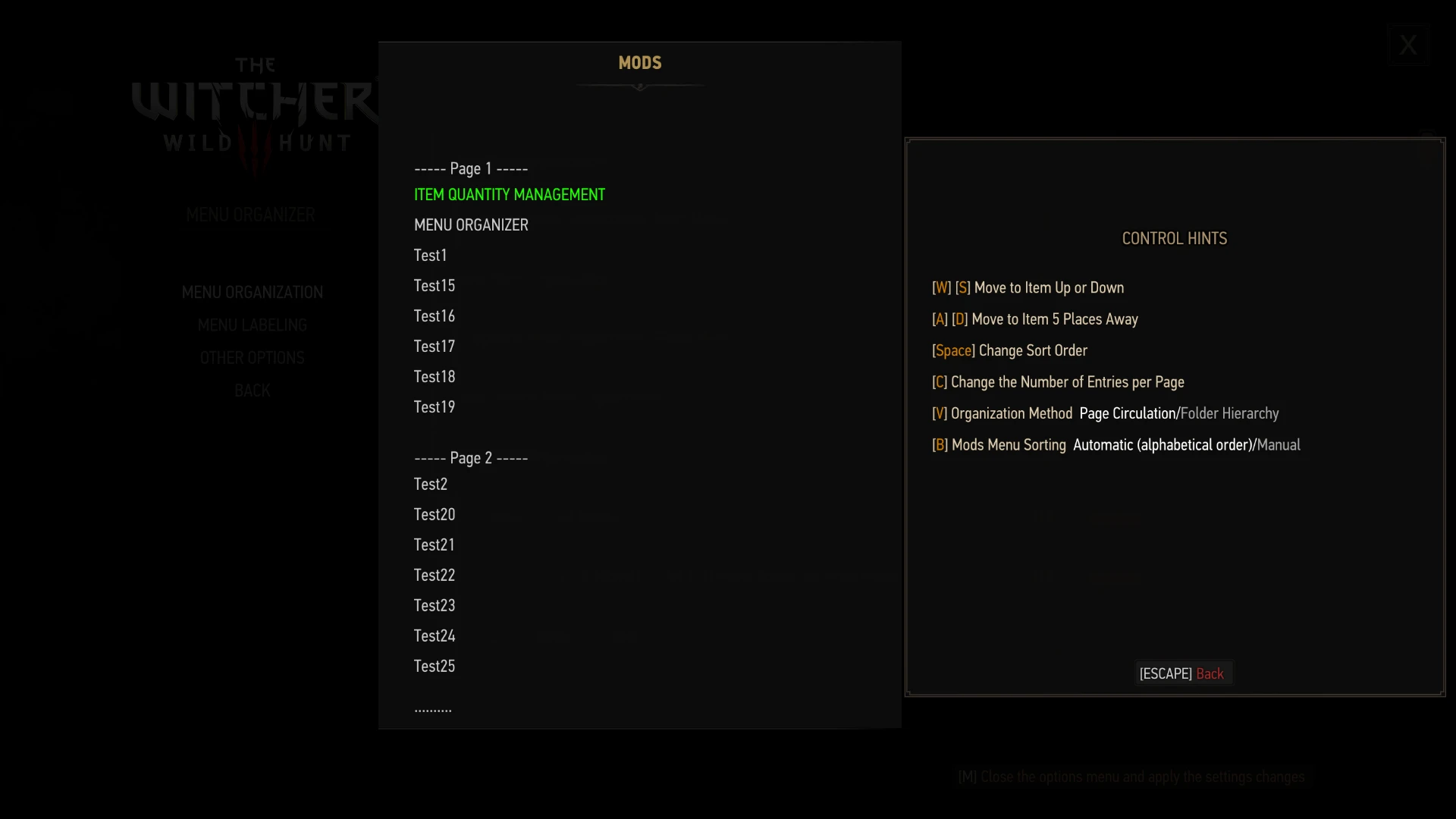Select Test15 from Page 1
Screen dimensions: 1456x819
tap(434, 285)
